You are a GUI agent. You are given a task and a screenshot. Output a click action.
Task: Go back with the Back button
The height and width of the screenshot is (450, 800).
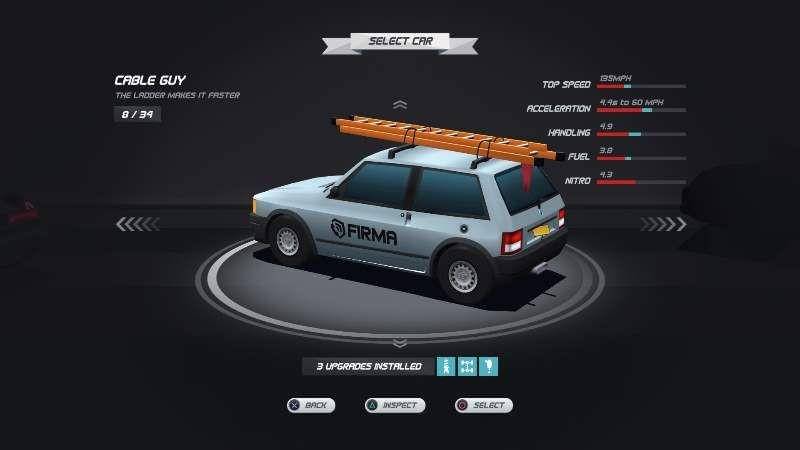coord(310,405)
